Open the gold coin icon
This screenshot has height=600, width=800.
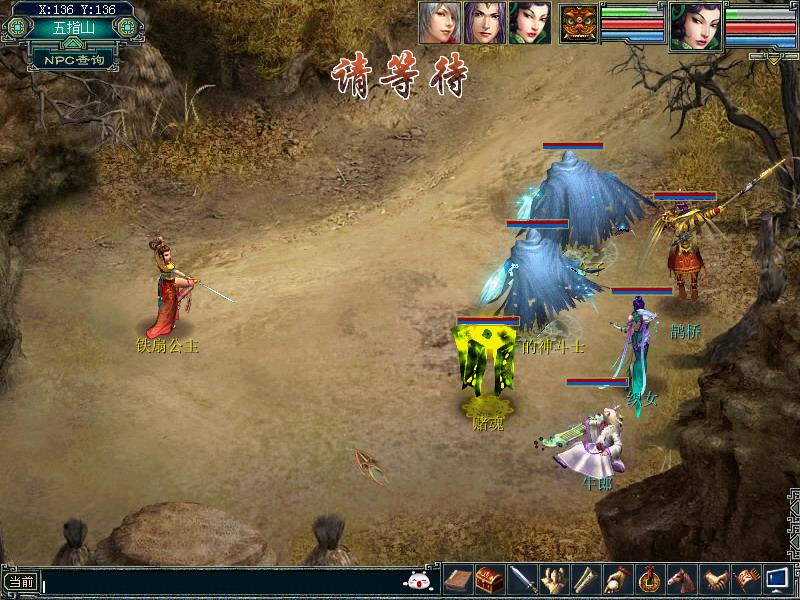pyautogui.click(x=650, y=579)
